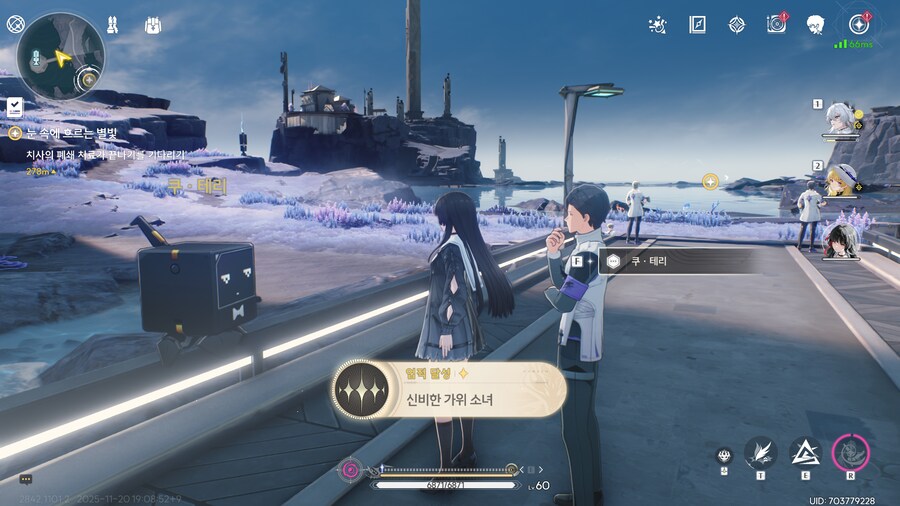This screenshot has width=900, height=506.
Task: Open the compass guidebook icon
Action: pyautogui.click(x=697, y=24)
